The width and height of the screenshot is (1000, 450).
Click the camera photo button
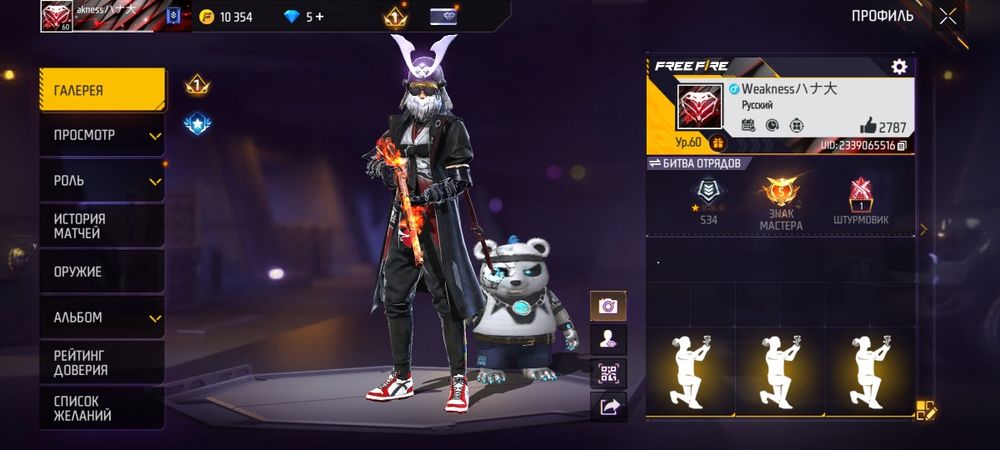pos(607,305)
